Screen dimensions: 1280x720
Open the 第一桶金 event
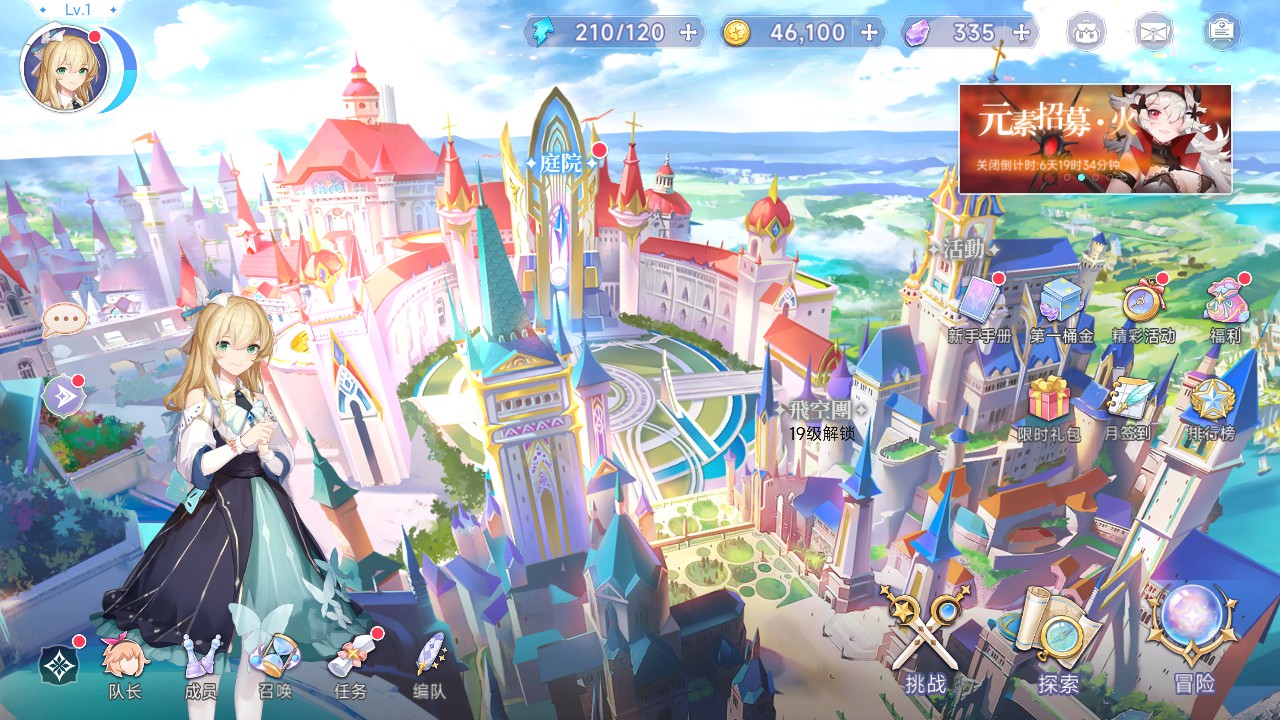pos(1061,305)
